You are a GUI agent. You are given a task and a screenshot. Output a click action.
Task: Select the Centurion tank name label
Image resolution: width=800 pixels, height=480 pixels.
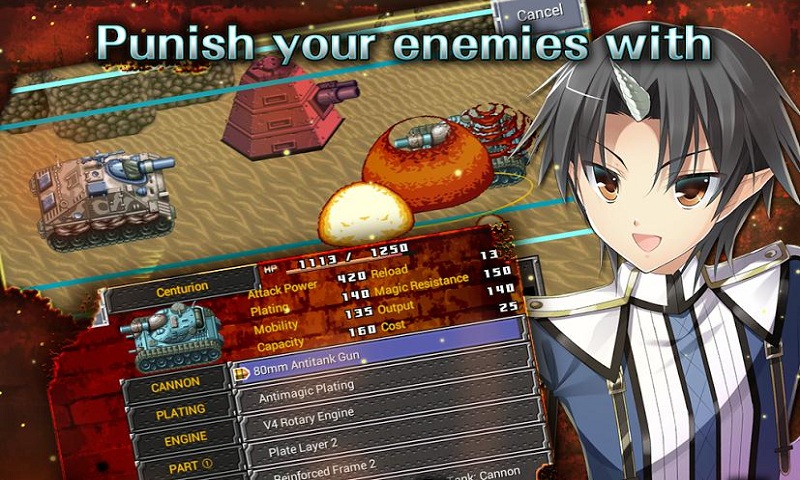click(x=182, y=287)
